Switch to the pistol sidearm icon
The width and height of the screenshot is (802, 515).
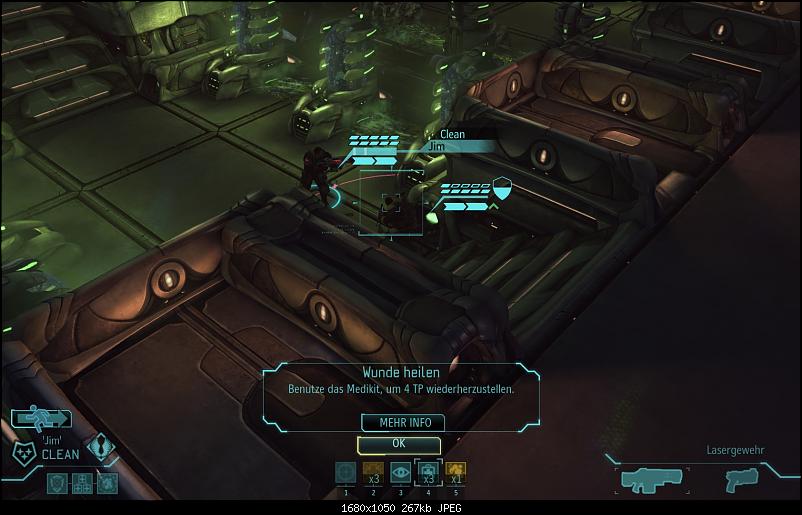(x=742, y=479)
